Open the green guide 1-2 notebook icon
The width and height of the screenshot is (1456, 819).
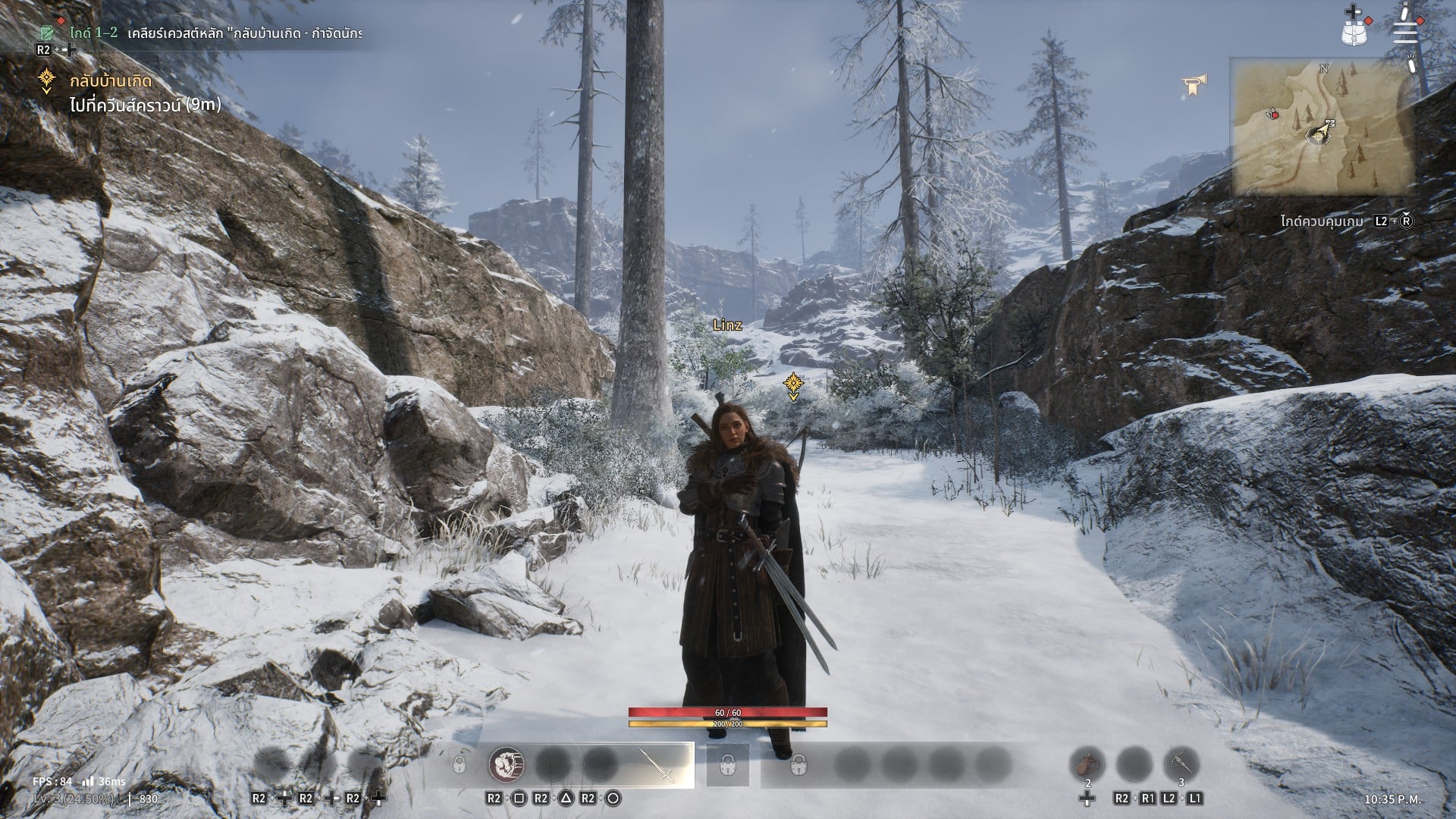tap(48, 33)
